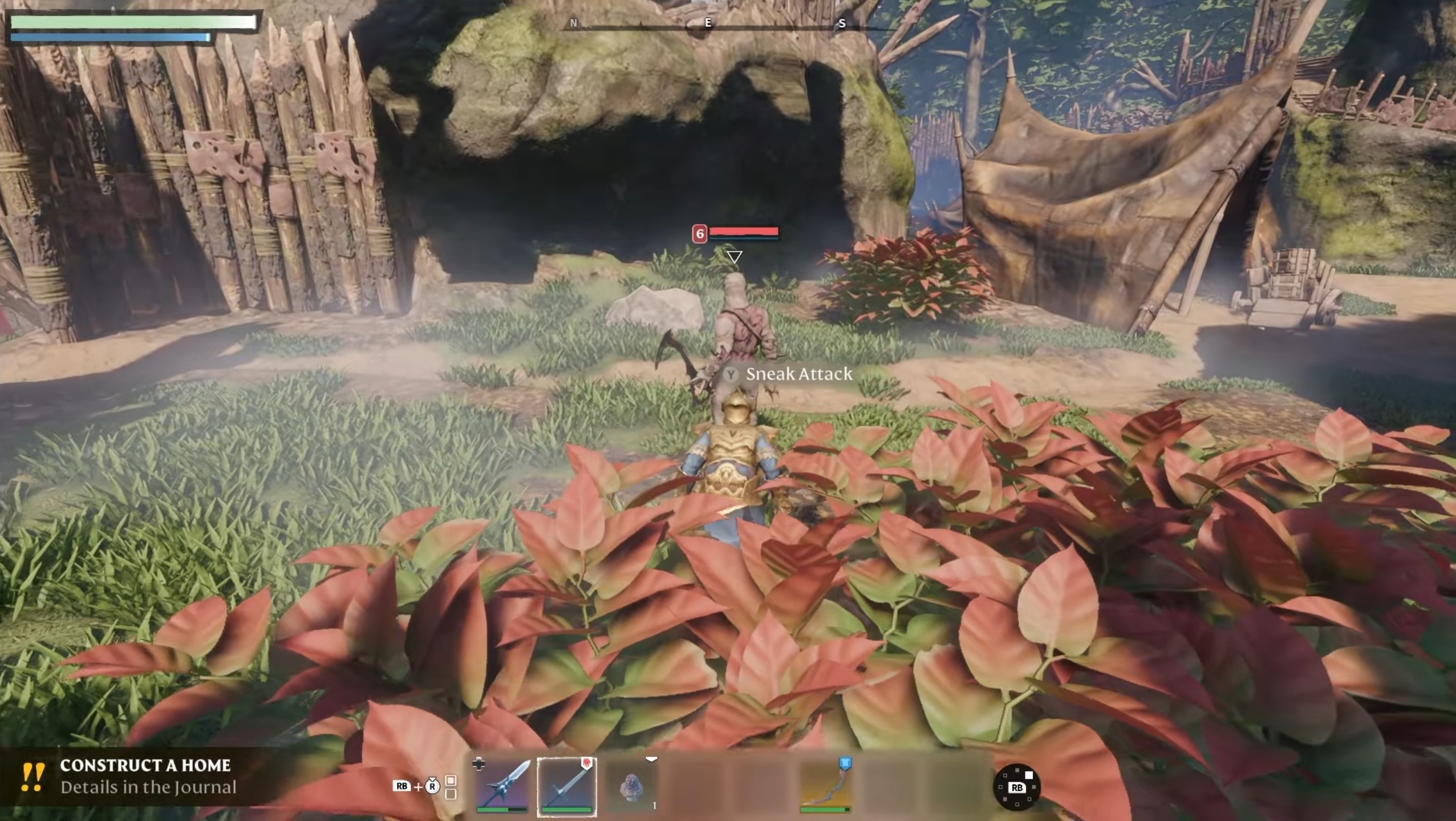Use the purple mushroom hotbar item
Viewport: 1456px width, 821px height.
click(x=631, y=787)
